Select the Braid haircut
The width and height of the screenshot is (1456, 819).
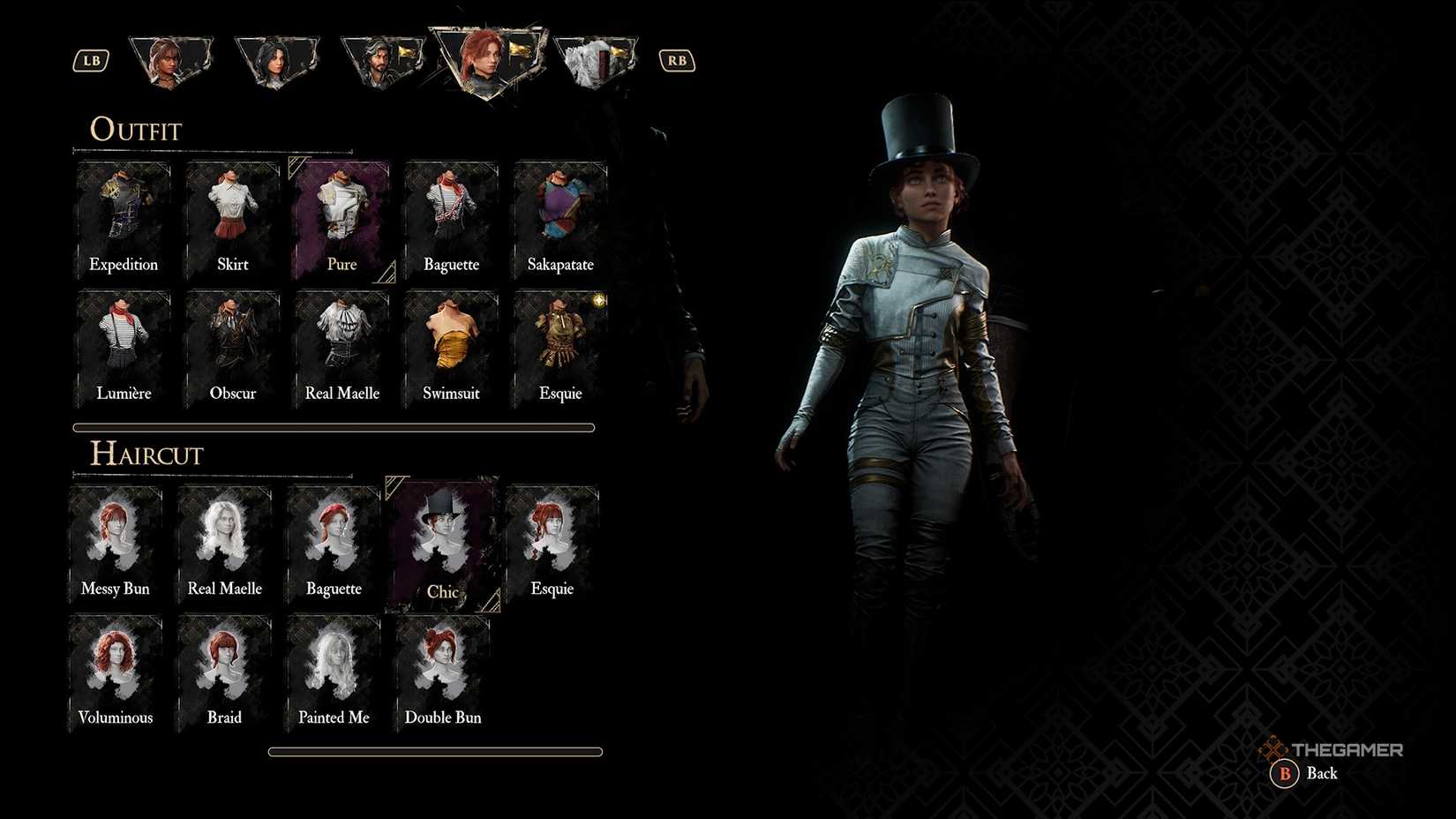(223, 668)
